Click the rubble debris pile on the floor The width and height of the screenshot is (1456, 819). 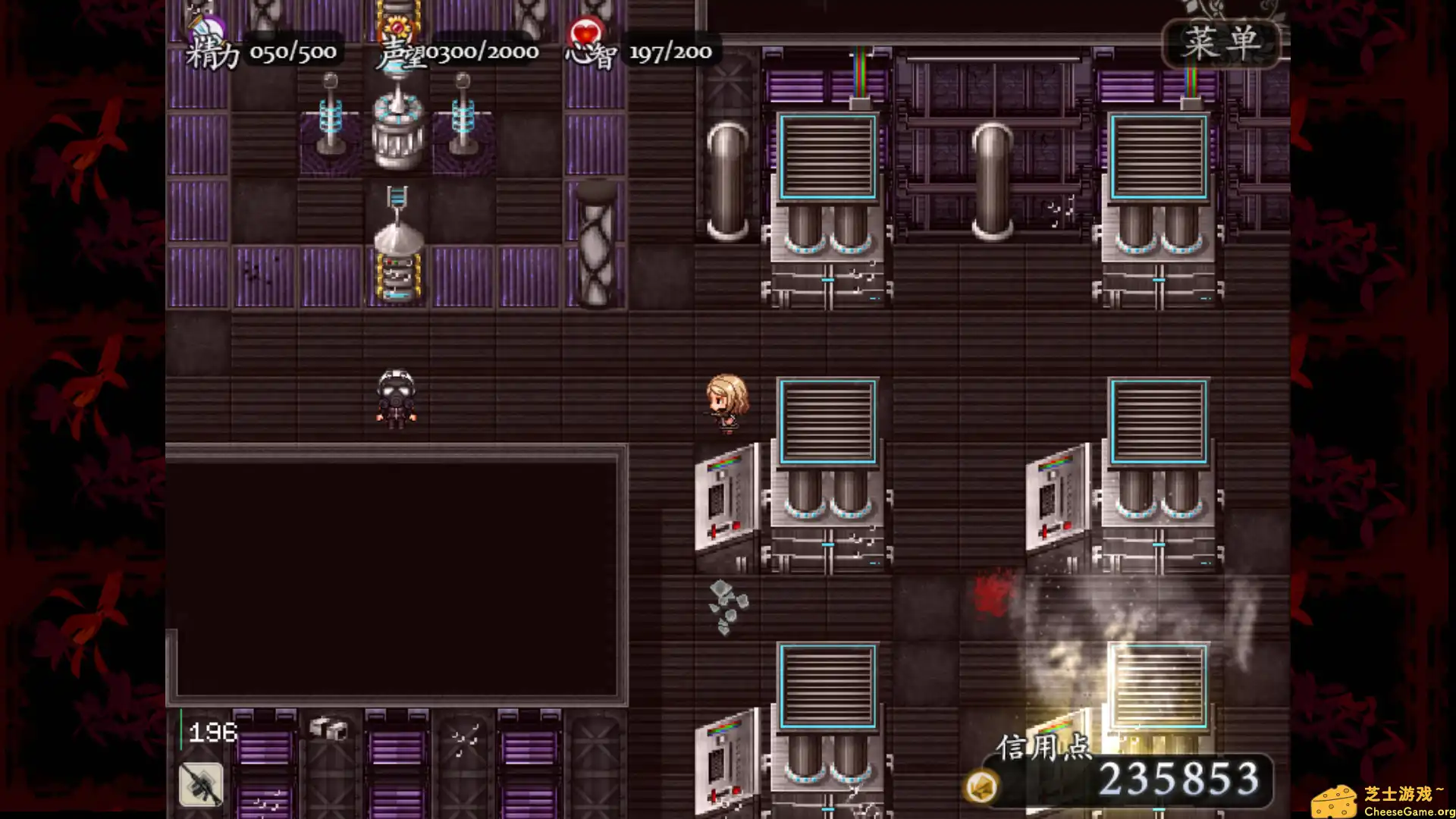pos(726,607)
